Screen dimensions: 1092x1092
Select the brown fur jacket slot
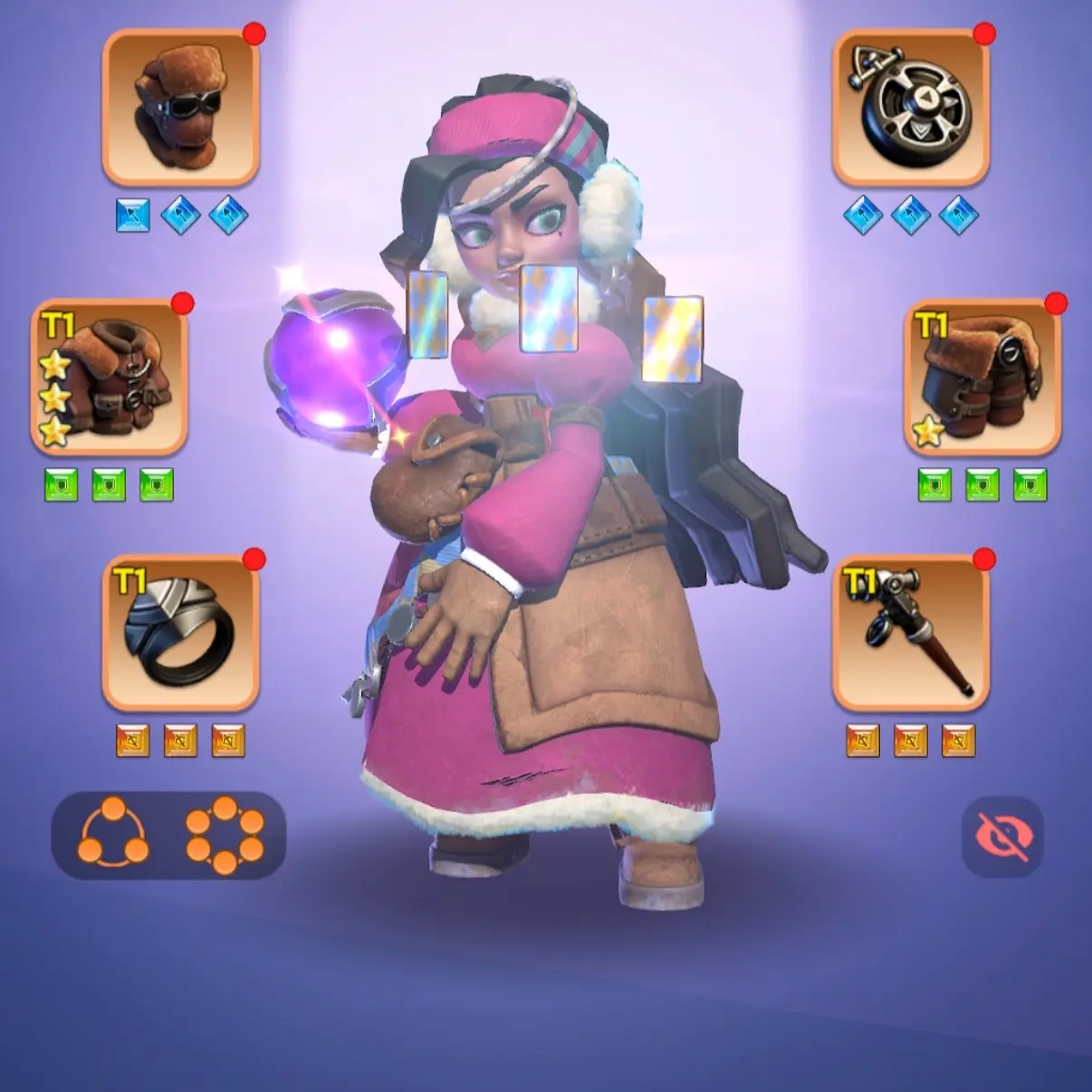coord(109,377)
